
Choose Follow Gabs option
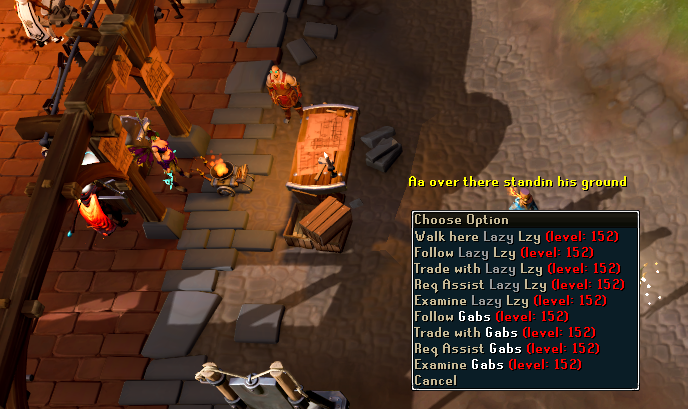482,317
